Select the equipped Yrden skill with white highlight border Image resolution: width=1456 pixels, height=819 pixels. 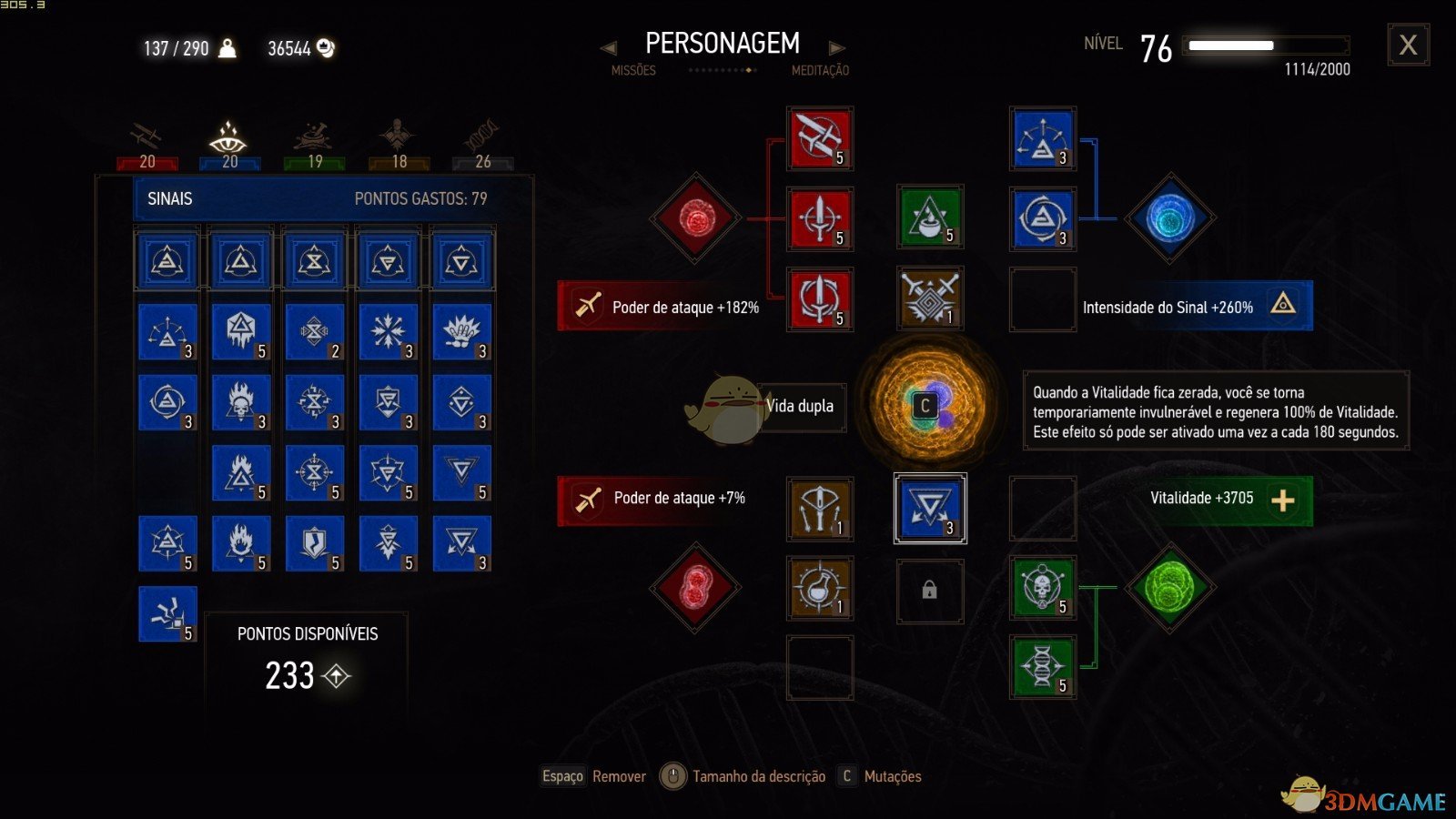(929, 508)
